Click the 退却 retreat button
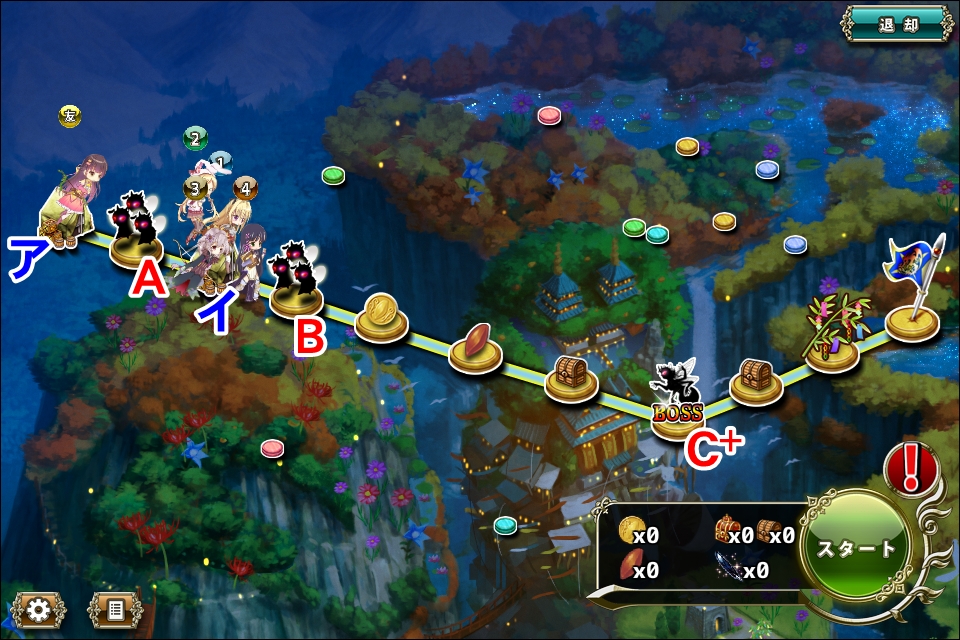 [896, 24]
